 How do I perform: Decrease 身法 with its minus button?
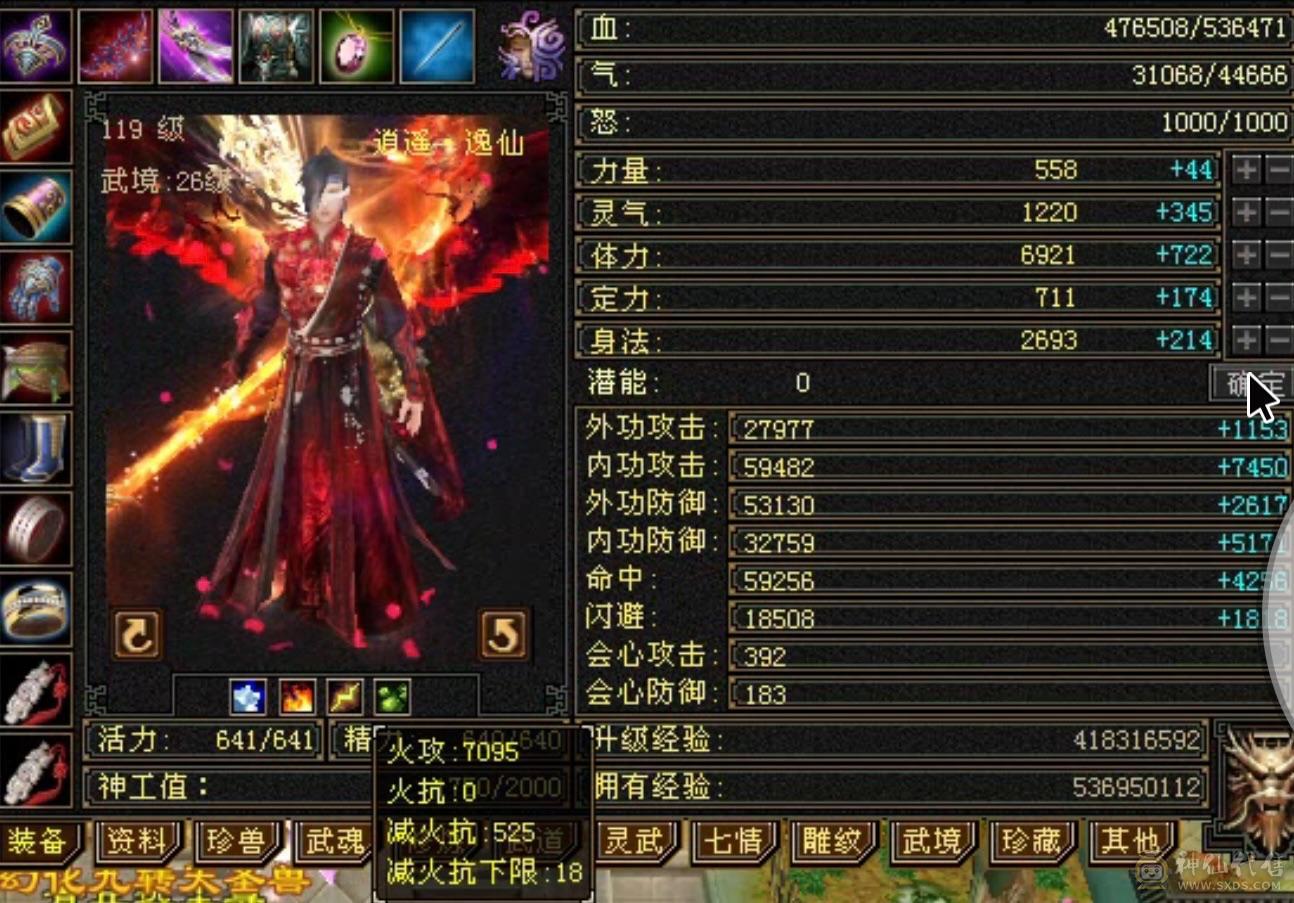pos(1276,340)
